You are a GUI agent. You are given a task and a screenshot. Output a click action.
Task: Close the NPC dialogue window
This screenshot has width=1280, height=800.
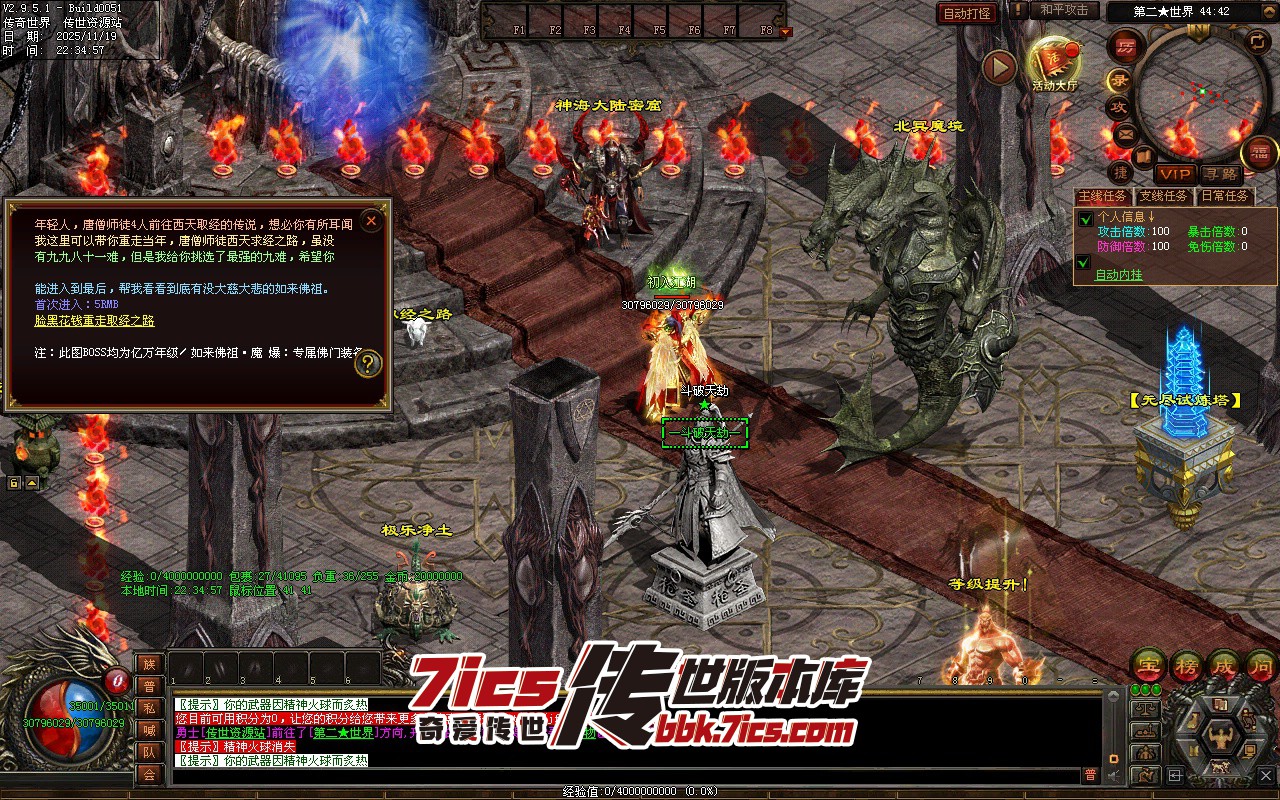pyautogui.click(x=371, y=220)
